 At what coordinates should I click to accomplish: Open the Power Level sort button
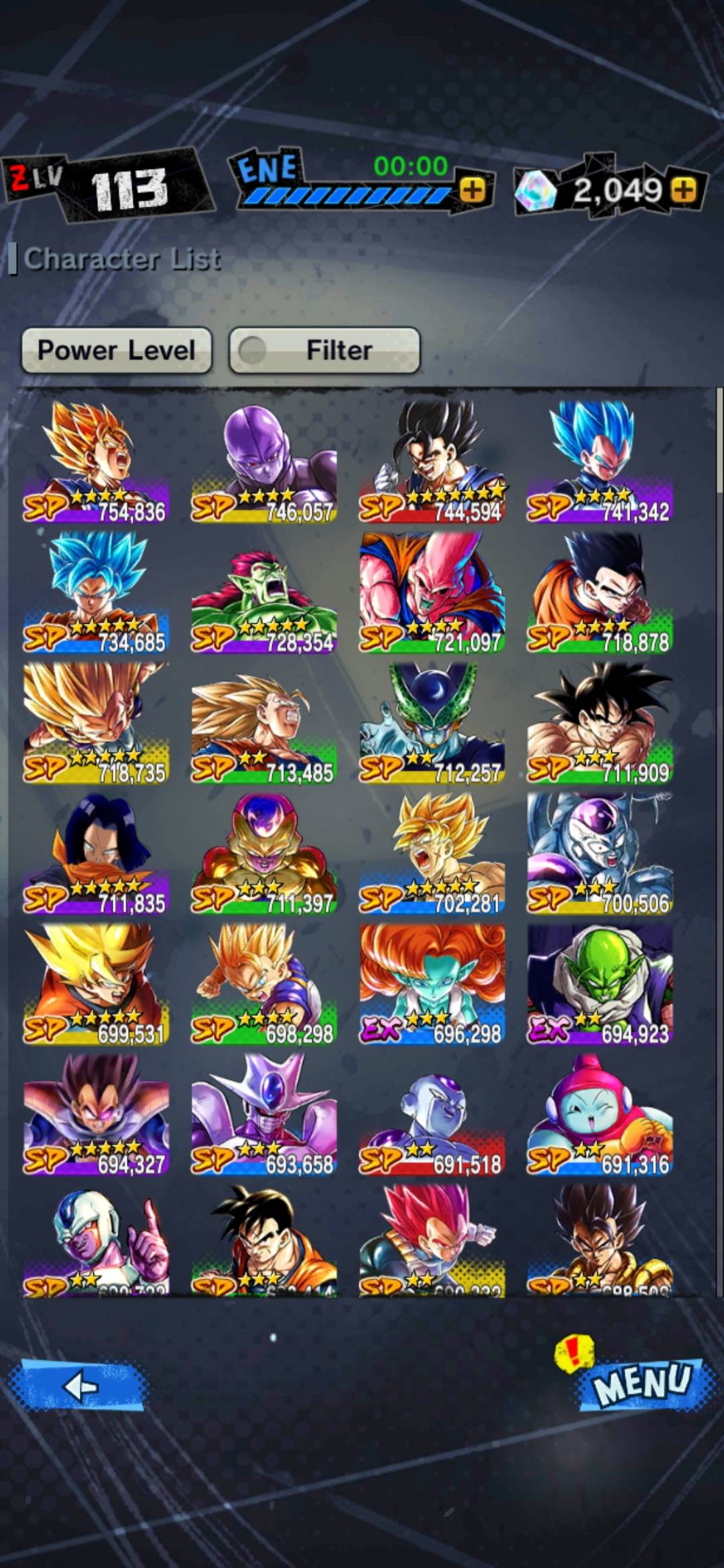click(x=117, y=350)
